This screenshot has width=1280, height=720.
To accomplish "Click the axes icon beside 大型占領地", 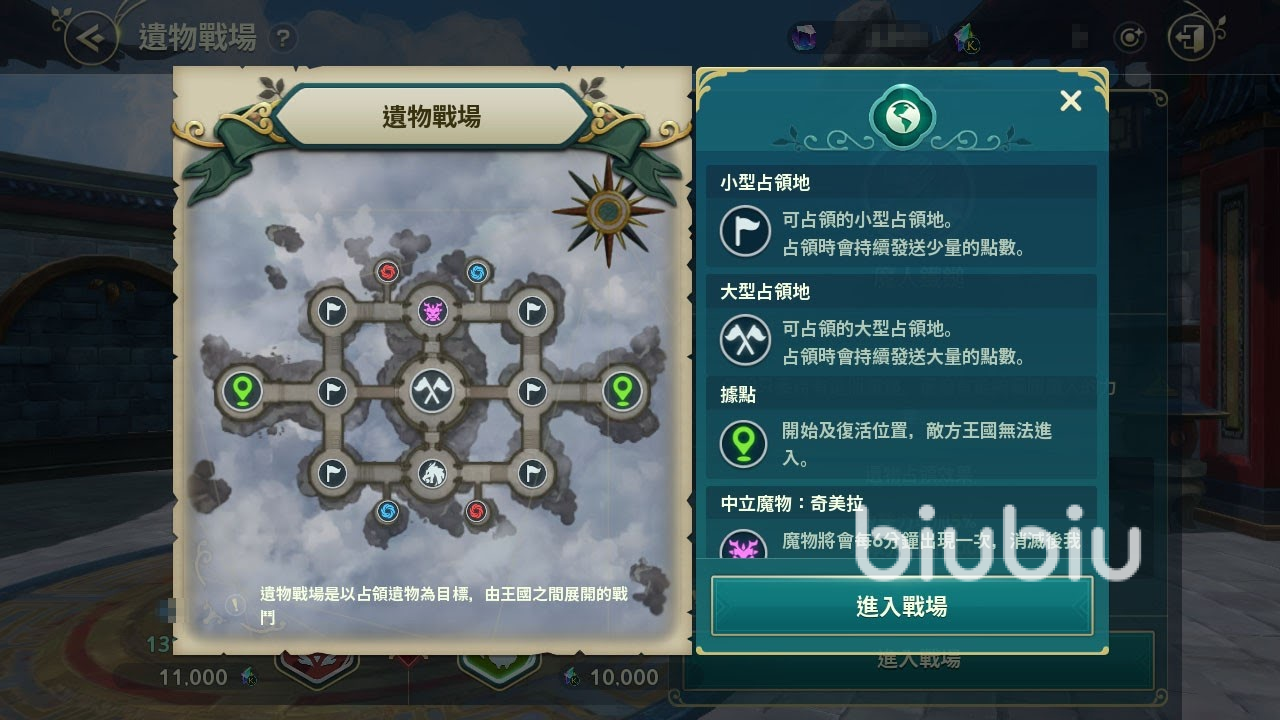I will 744,341.
